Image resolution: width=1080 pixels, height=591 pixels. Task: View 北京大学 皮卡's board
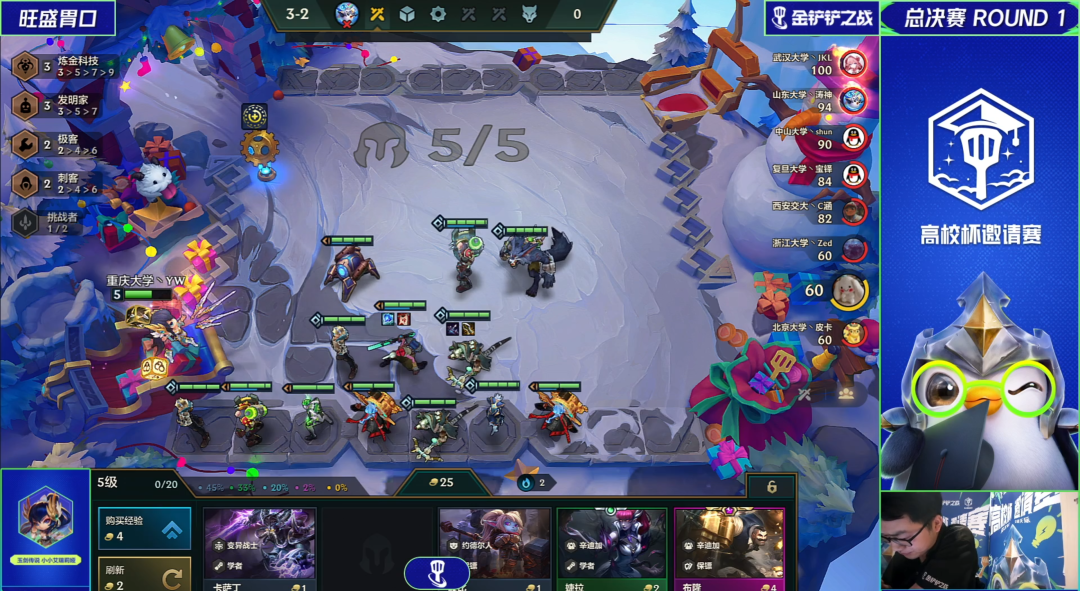[852, 333]
